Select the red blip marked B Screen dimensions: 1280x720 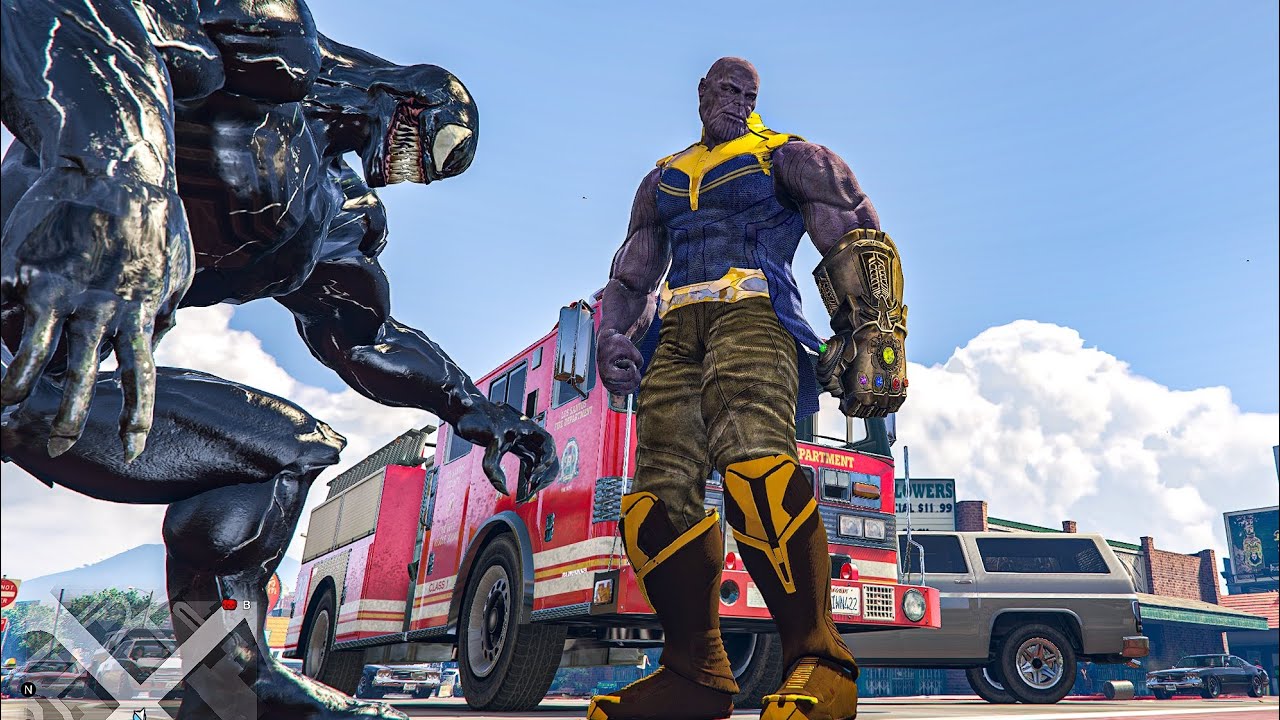pos(230,604)
